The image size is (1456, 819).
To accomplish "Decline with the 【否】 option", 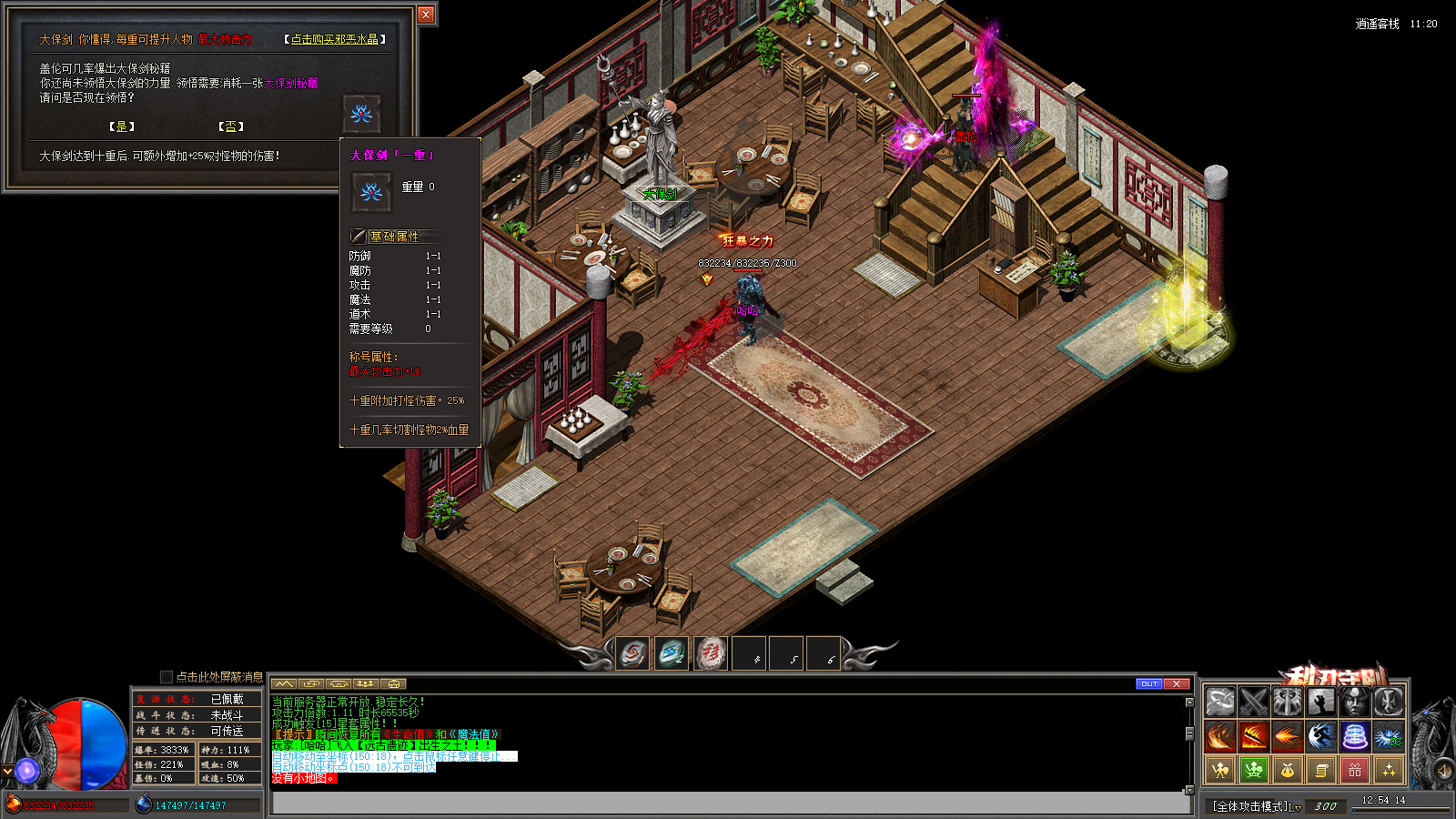I will point(231,126).
